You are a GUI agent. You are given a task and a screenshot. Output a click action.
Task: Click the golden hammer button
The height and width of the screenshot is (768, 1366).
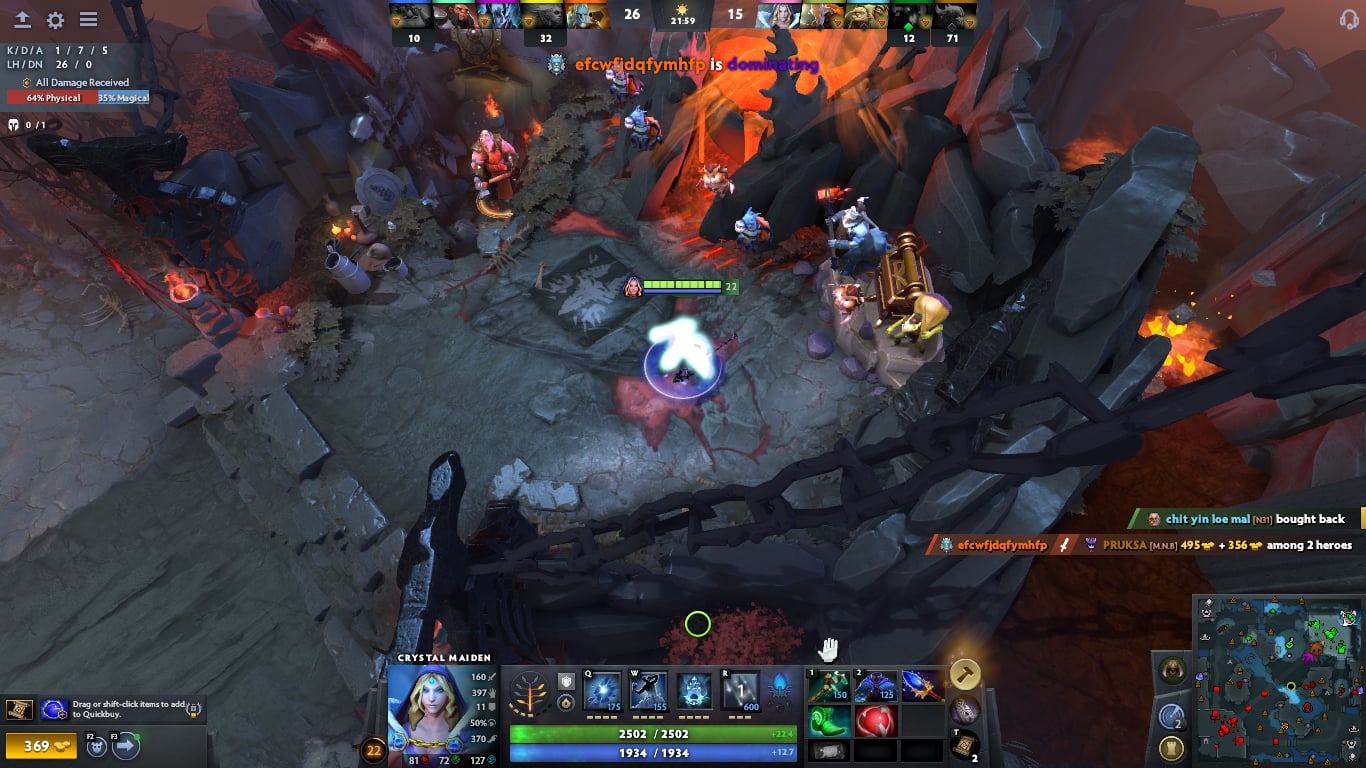964,674
